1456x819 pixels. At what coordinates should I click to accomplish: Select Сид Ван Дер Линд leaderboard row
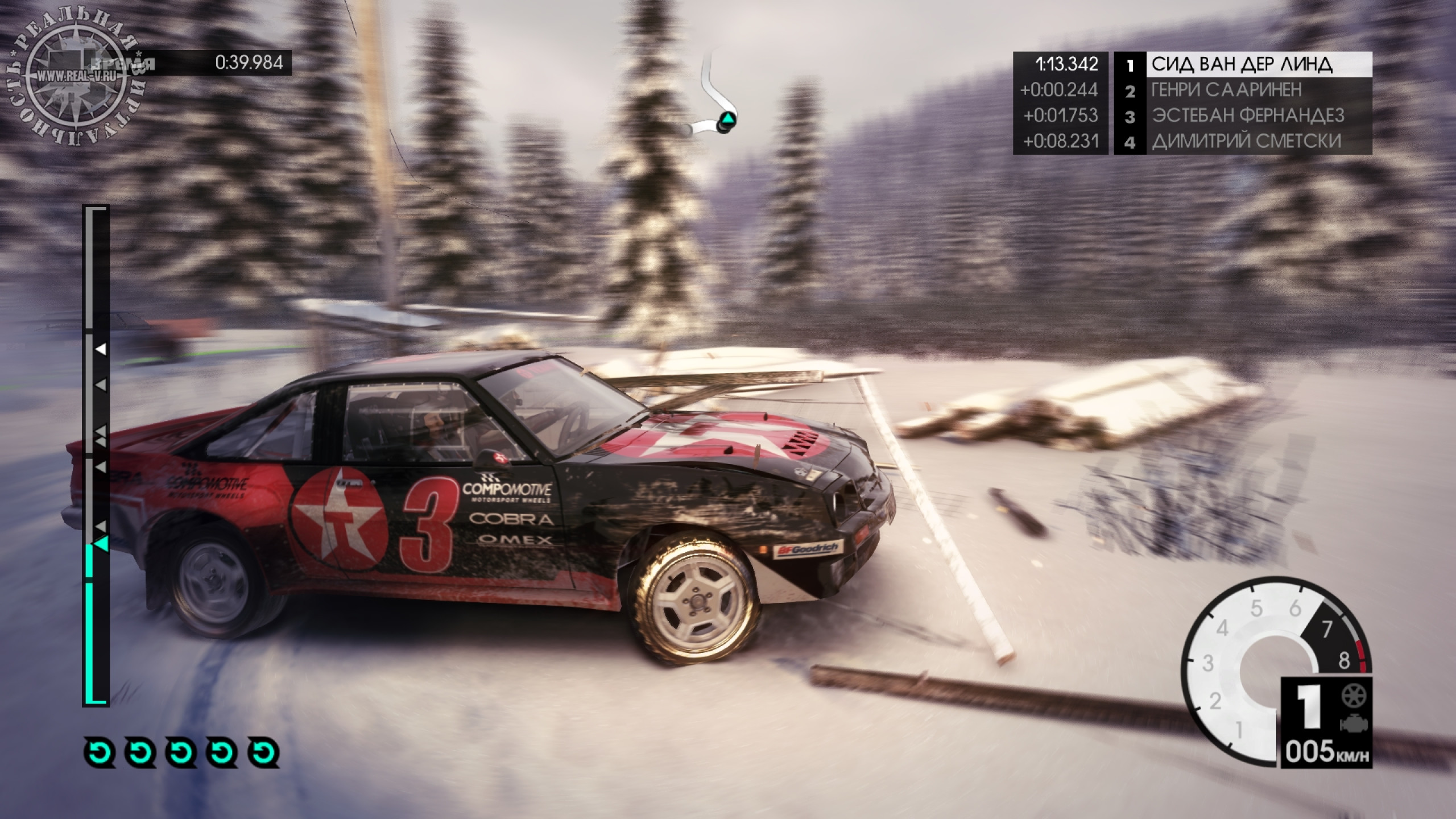pyautogui.click(x=1242, y=65)
